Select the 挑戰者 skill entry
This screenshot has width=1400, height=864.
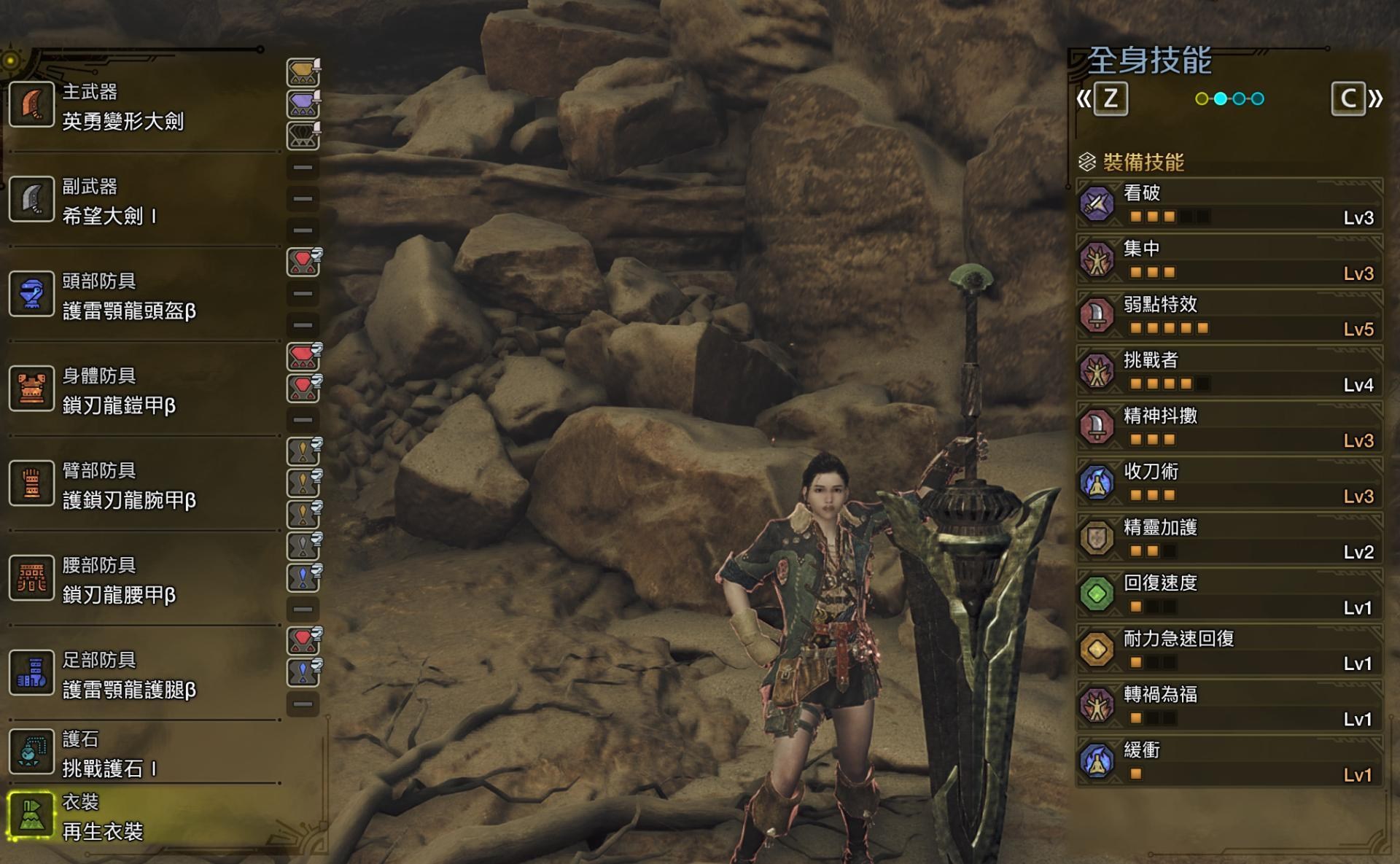coord(1229,372)
